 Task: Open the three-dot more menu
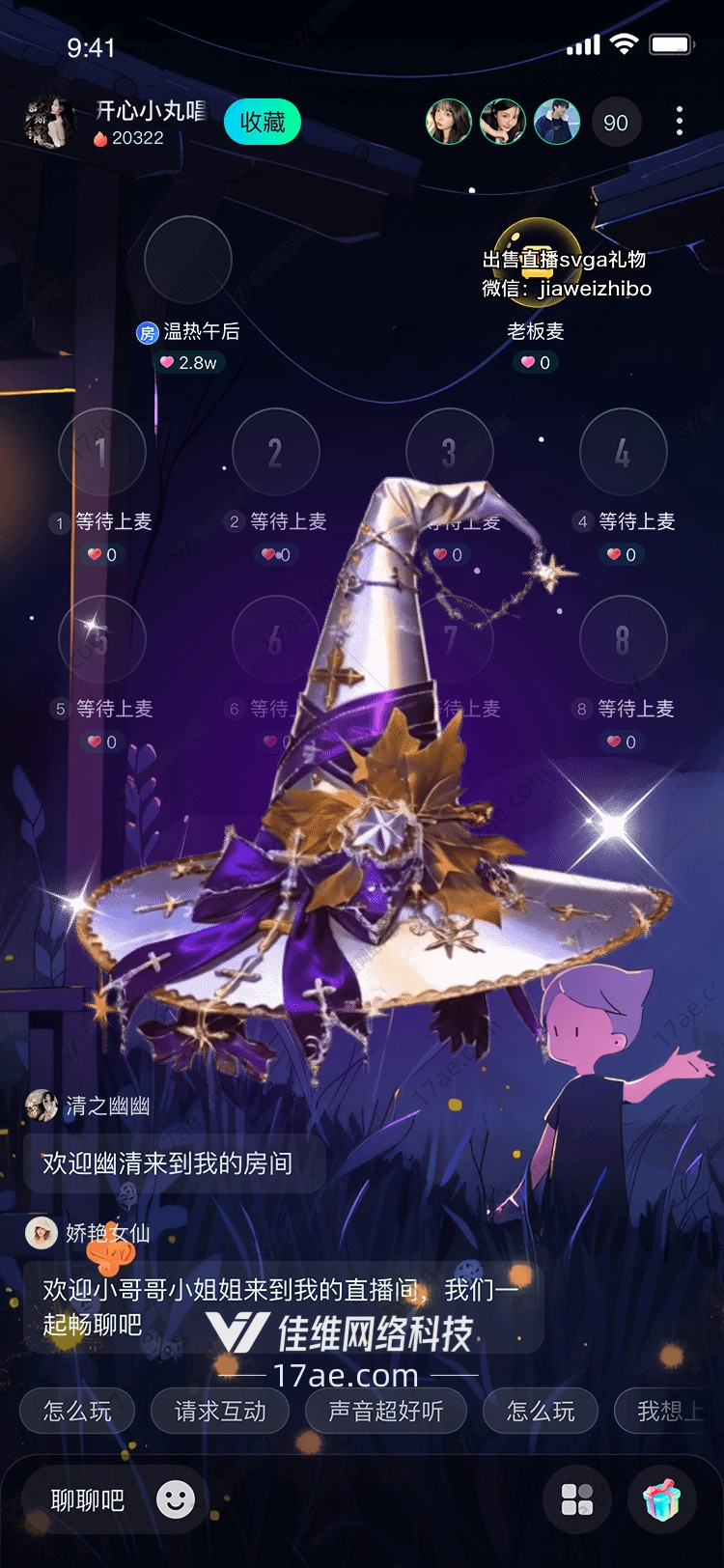click(x=680, y=122)
